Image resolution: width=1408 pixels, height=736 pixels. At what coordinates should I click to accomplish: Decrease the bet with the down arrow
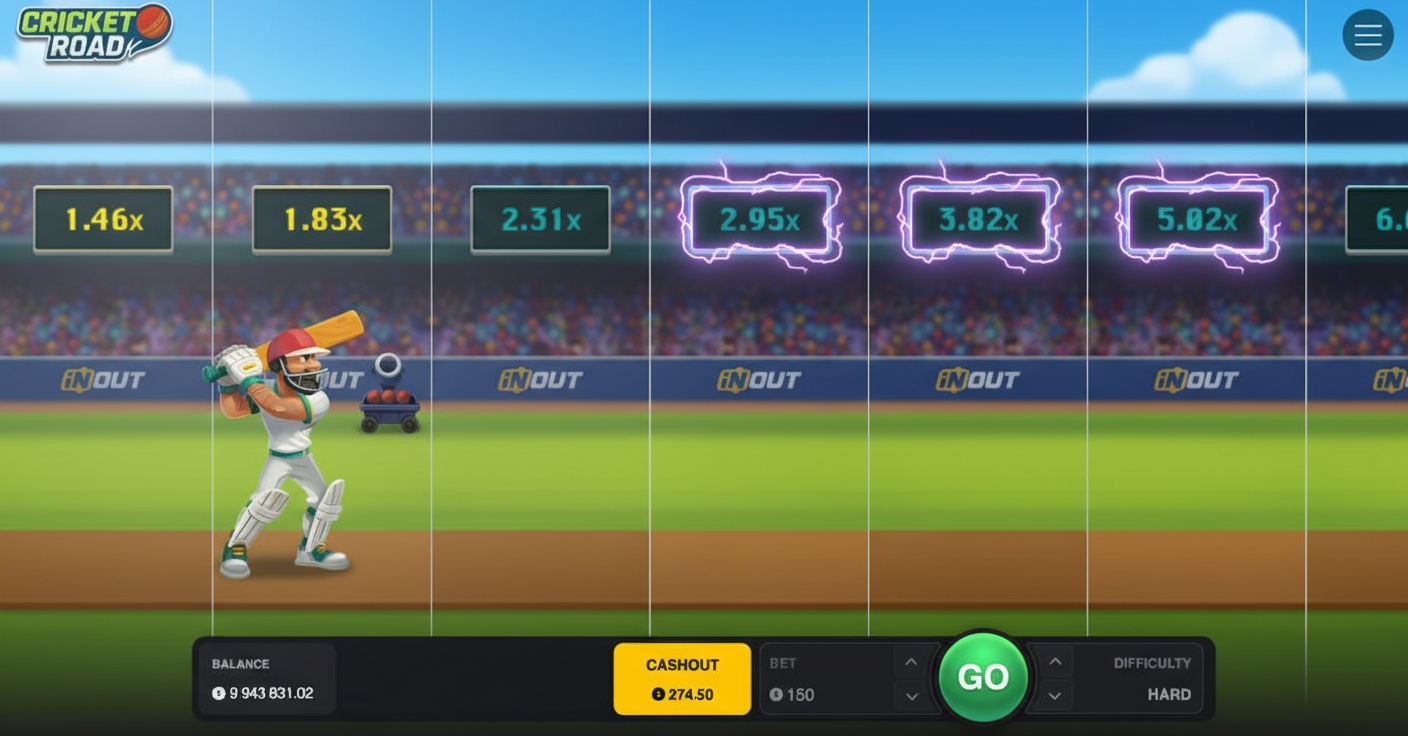coord(911,695)
